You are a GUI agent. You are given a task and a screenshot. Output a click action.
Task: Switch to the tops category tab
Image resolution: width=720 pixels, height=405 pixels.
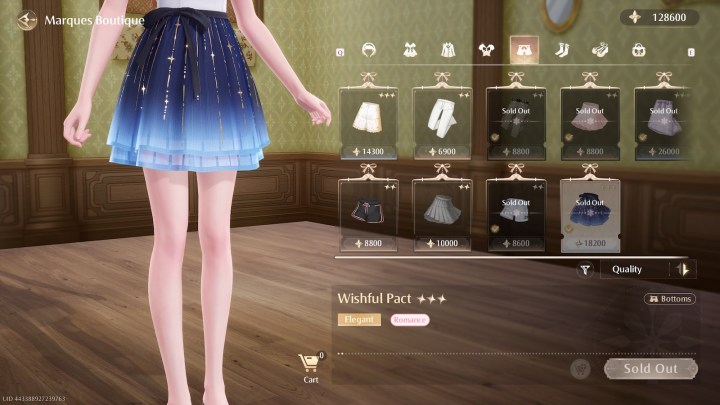point(486,49)
